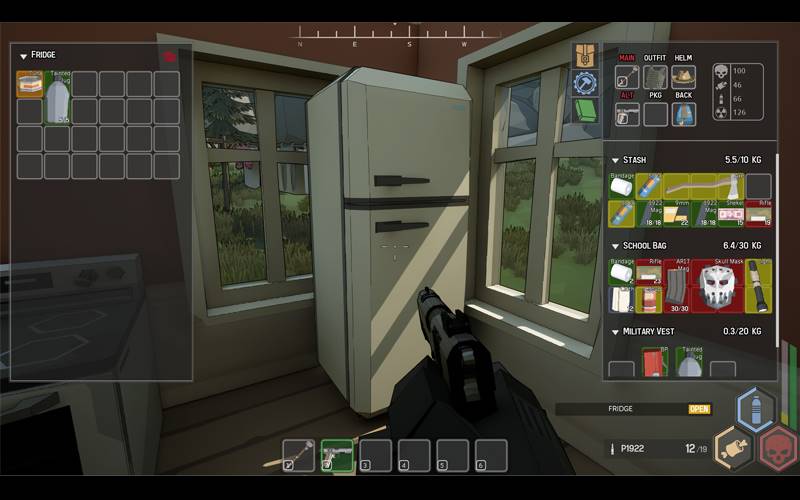Click the red take-all icon on the fridge panel
Viewport: 800px width, 500px height.
pyautogui.click(x=170, y=56)
